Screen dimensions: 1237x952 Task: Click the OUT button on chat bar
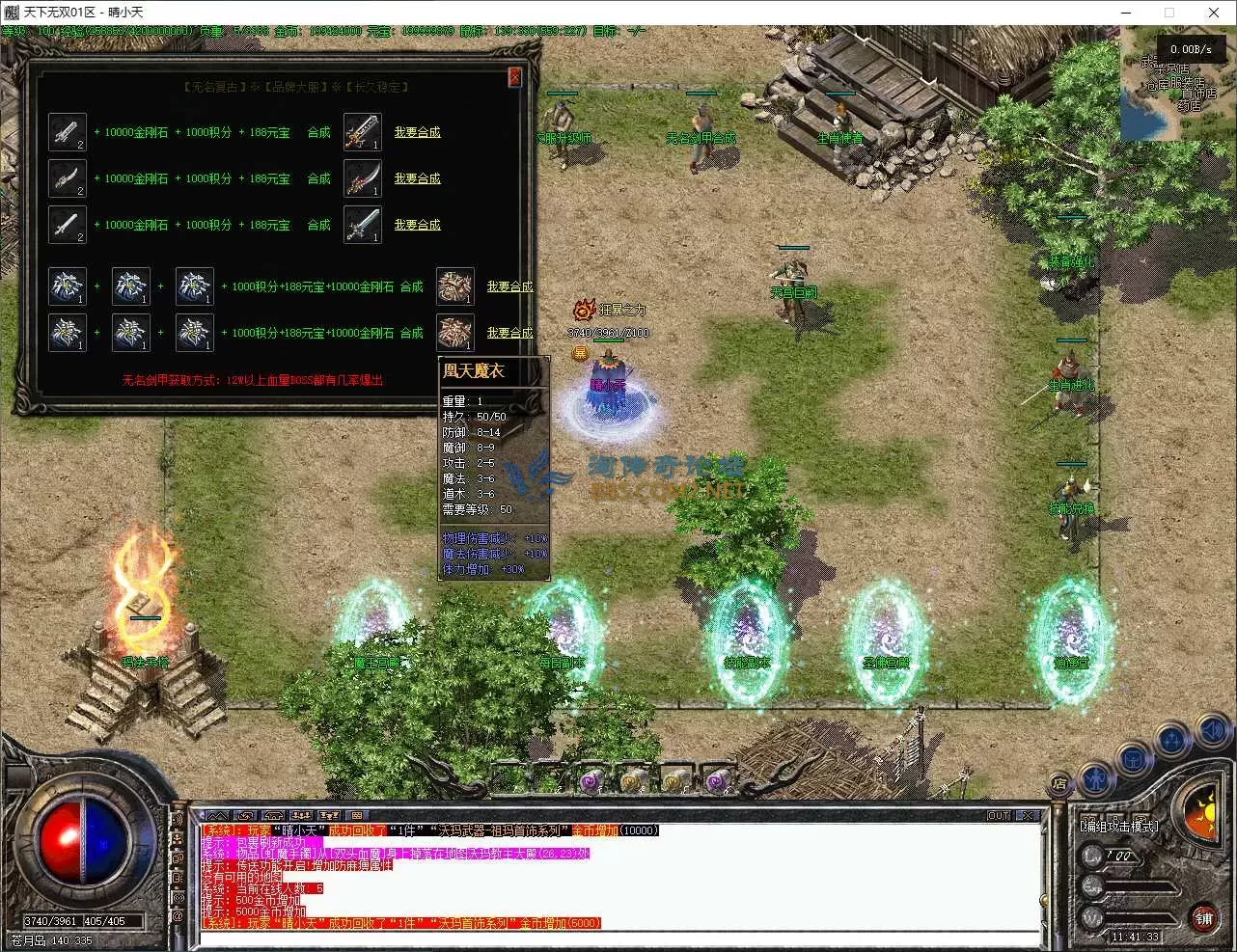(999, 816)
